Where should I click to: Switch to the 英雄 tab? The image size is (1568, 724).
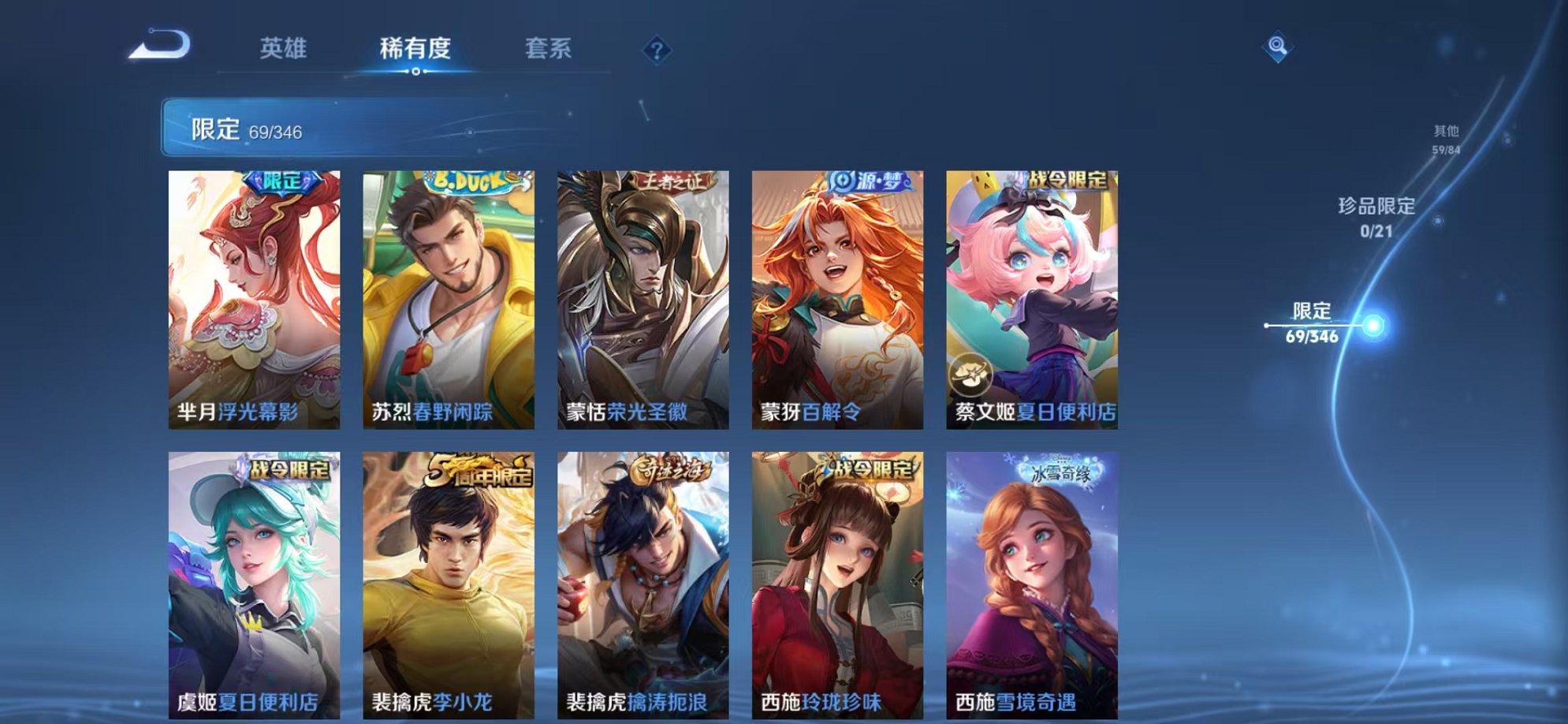[284, 50]
